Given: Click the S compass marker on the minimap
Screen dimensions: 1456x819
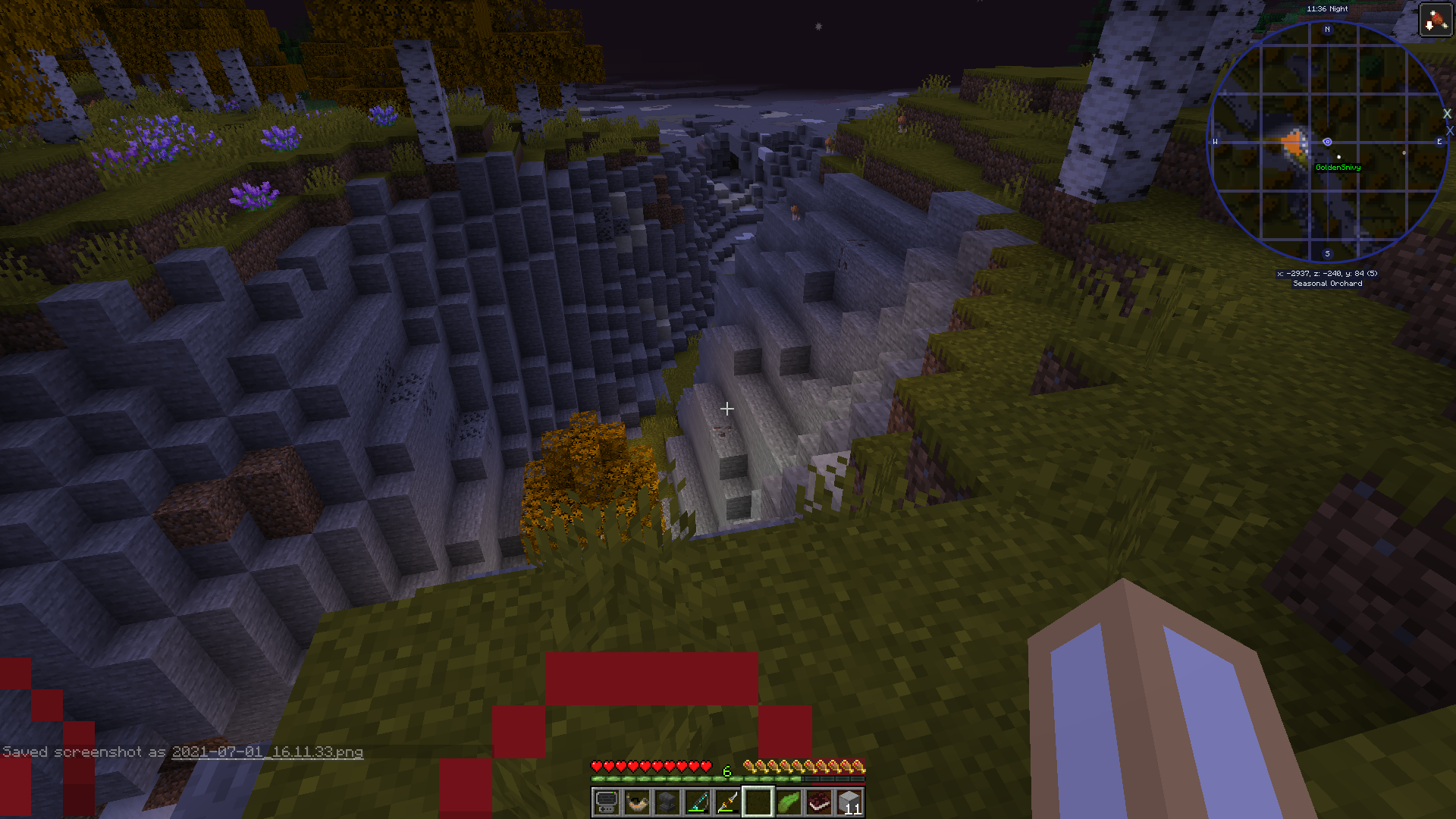Looking at the screenshot, I should point(1327,253).
